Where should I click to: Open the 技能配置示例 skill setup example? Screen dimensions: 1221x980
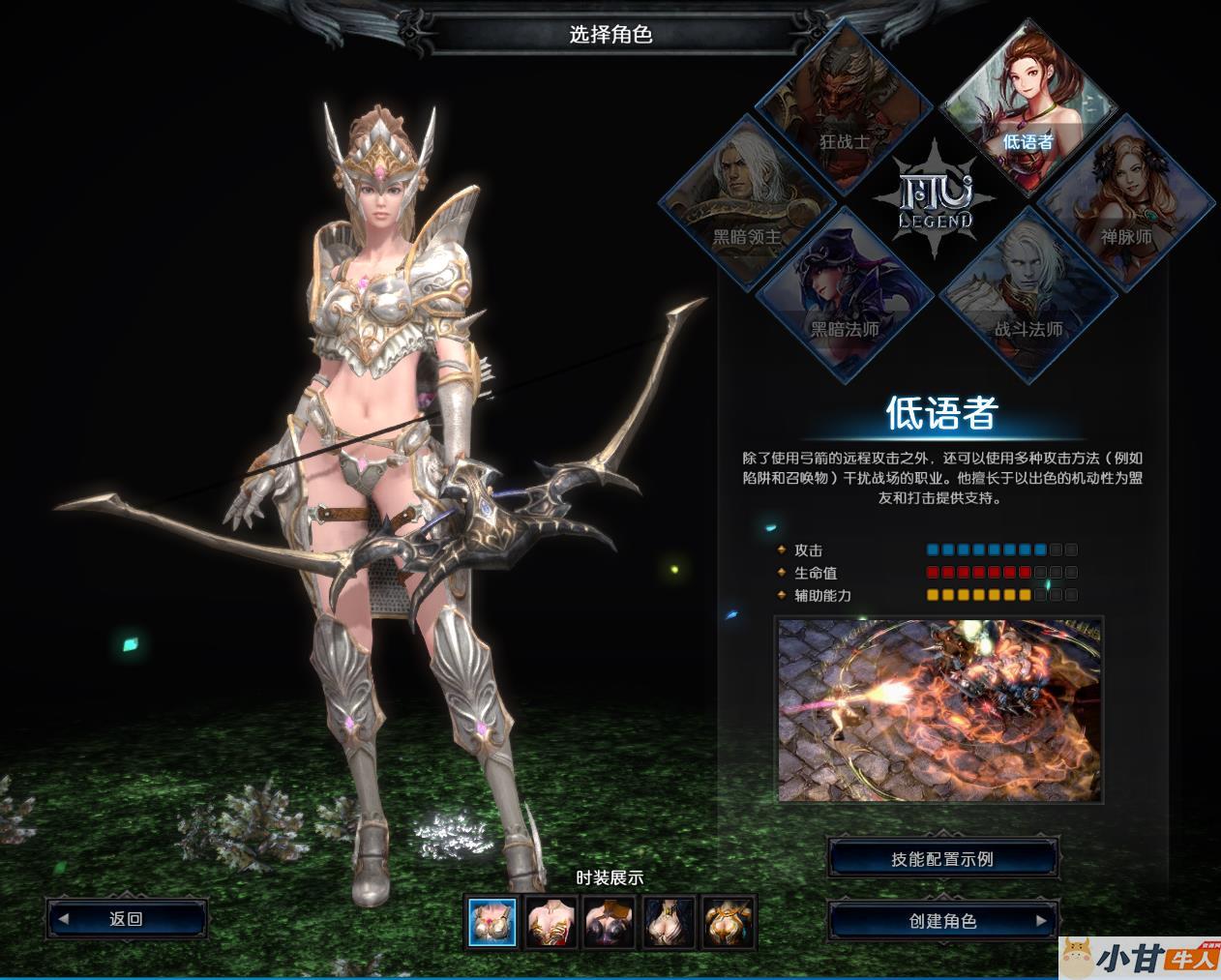pyautogui.click(x=943, y=859)
